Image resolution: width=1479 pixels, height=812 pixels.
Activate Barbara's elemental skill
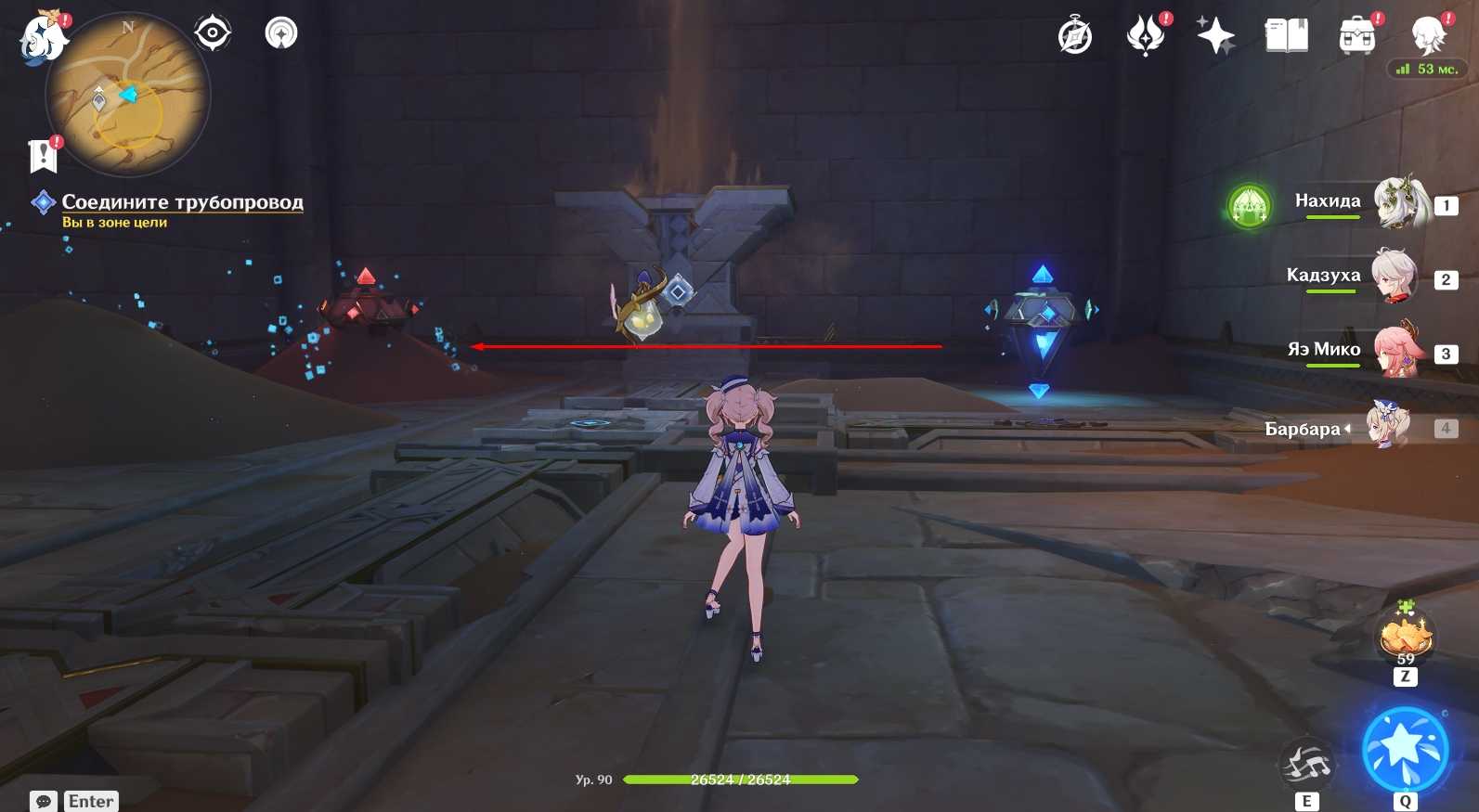coord(1306,766)
